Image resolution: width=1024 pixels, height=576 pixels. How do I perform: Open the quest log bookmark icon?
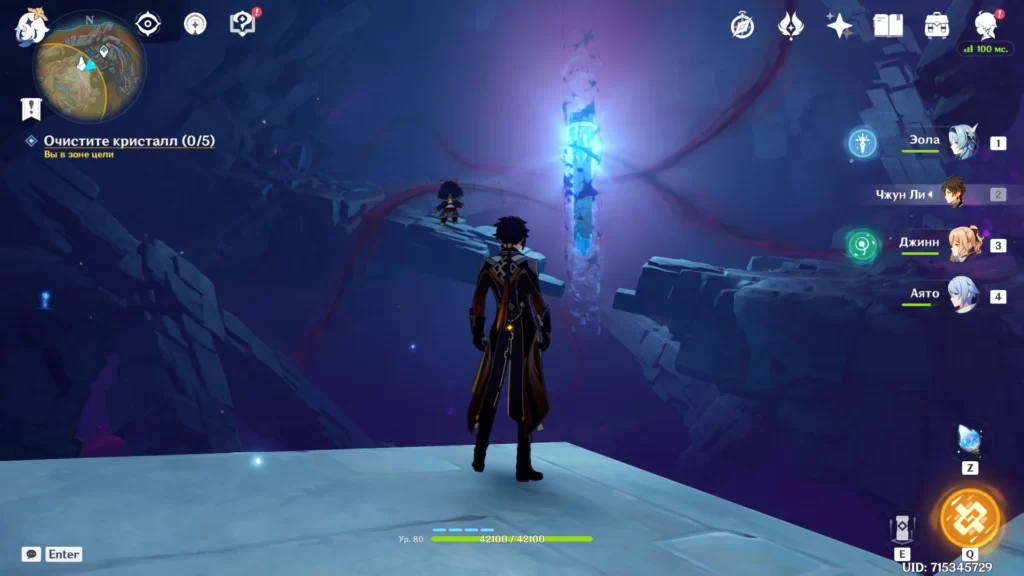tap(31, 108)
